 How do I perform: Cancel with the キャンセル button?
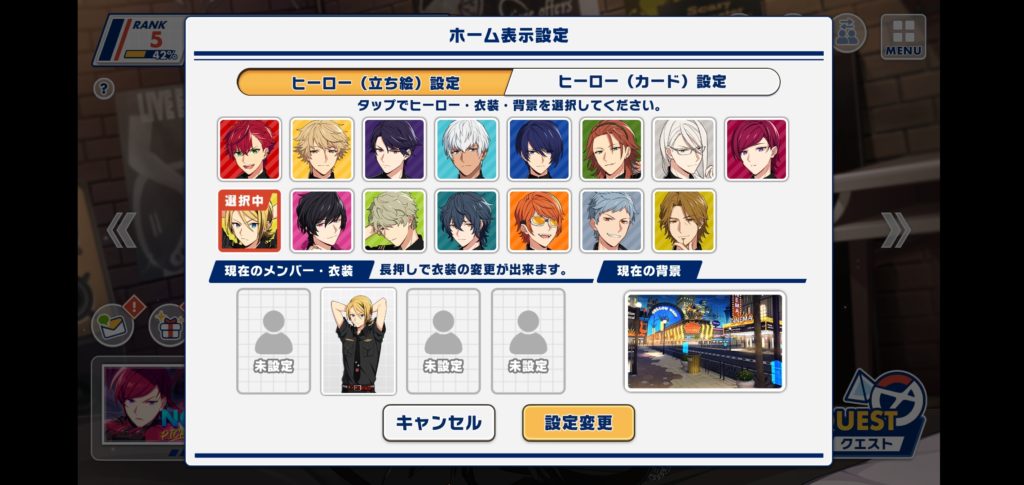click(x=438, y=423)
